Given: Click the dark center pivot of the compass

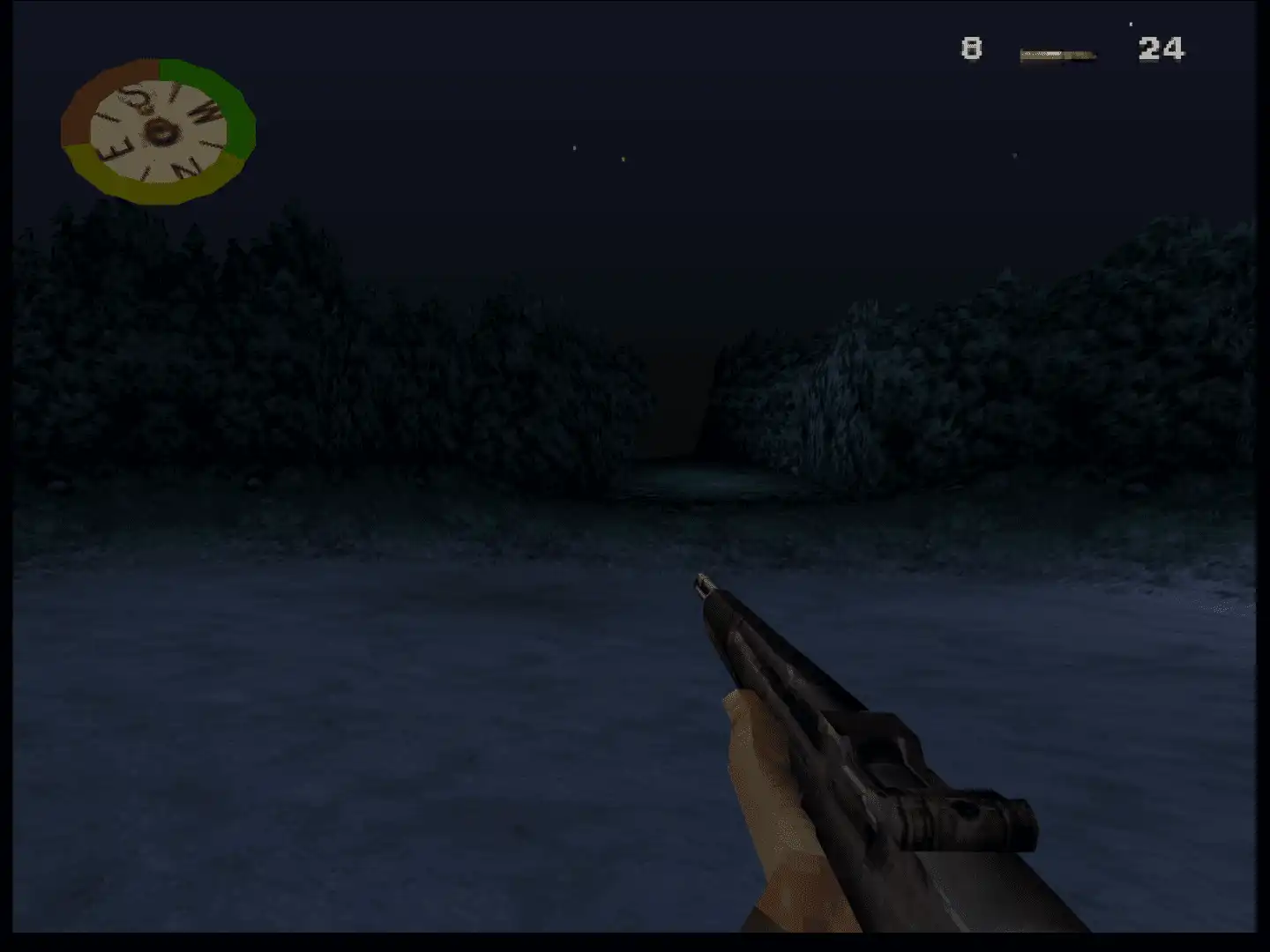Looking at the screenshot, I should [x=163, y=130].
